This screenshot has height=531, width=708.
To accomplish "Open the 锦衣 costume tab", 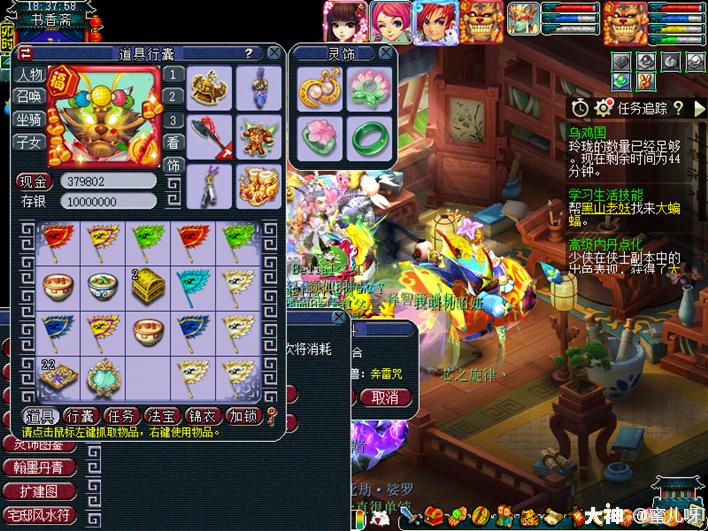I will pos(202,415).
